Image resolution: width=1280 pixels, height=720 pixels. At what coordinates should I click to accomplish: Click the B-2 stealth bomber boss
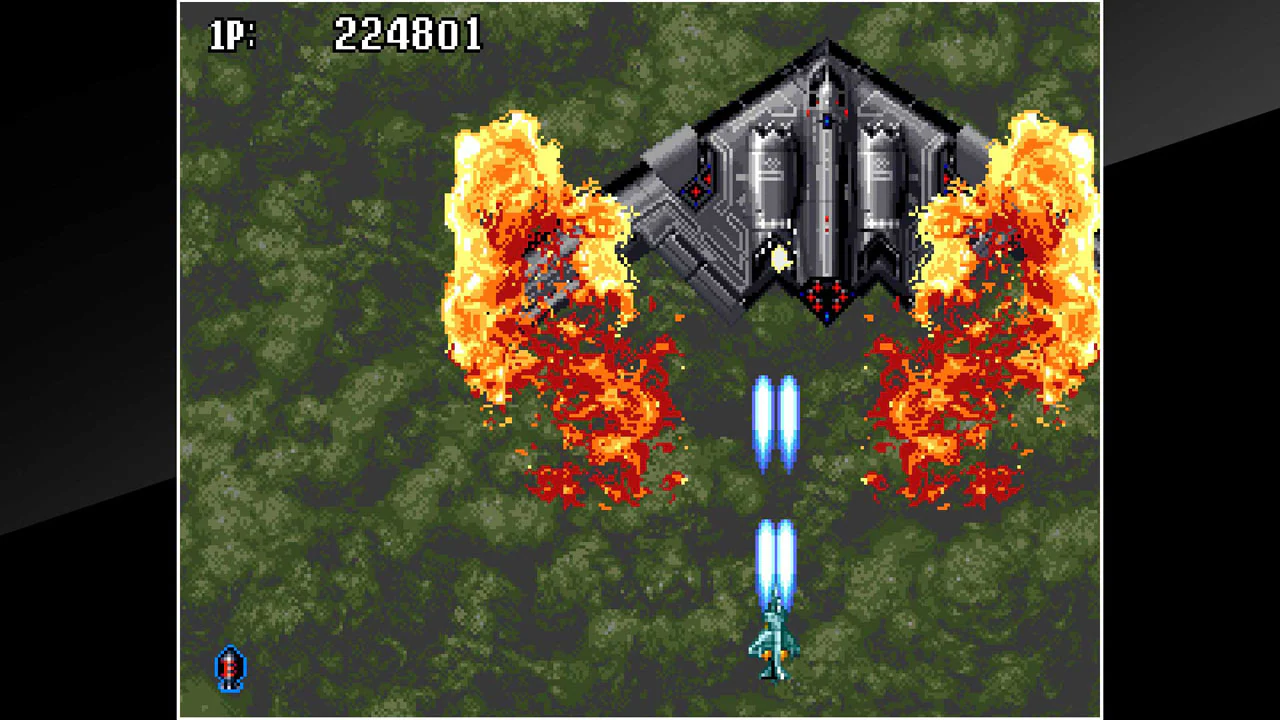point(828,180)
